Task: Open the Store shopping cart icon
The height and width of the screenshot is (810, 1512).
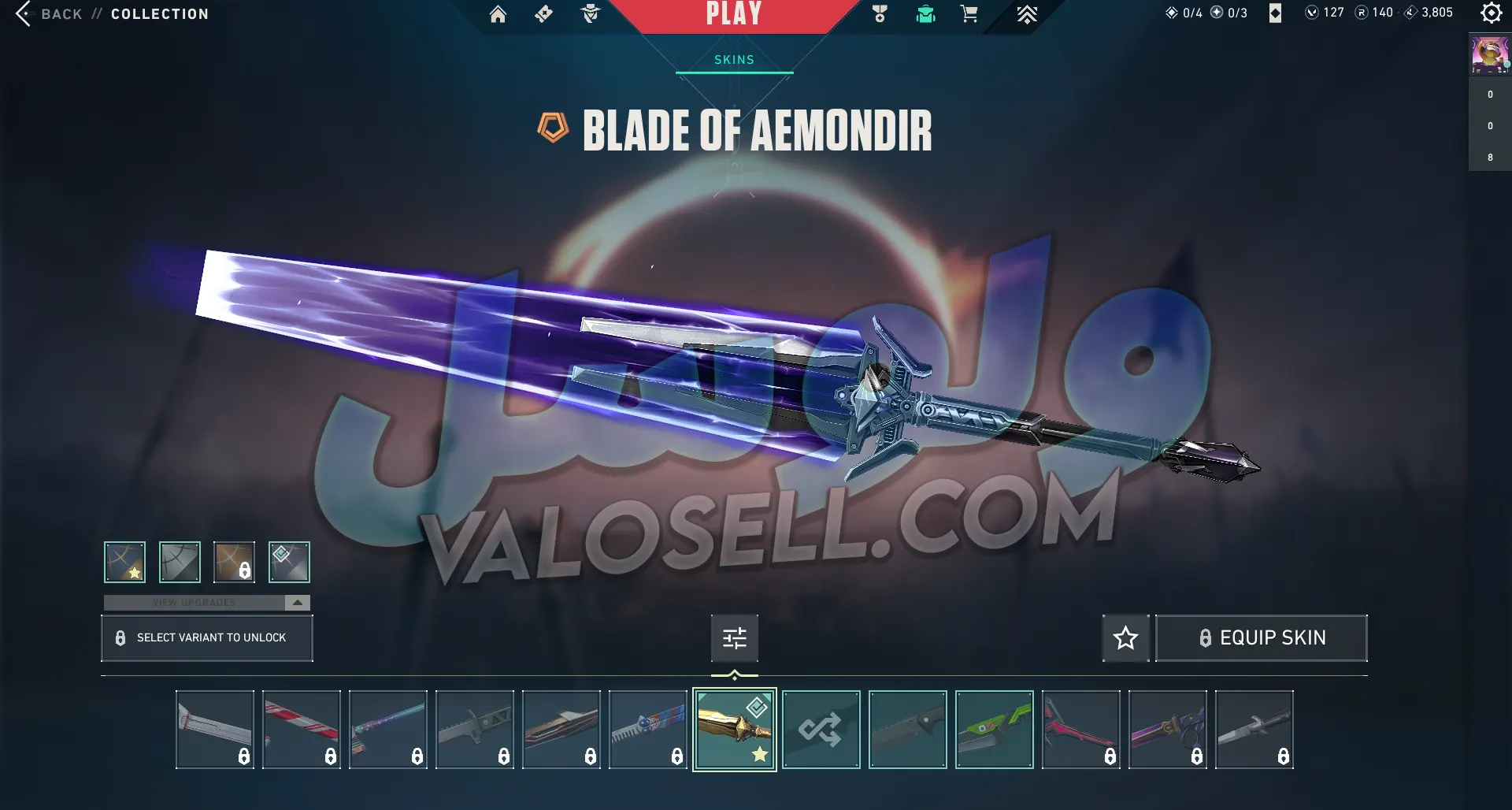Action: coord(969,14)
